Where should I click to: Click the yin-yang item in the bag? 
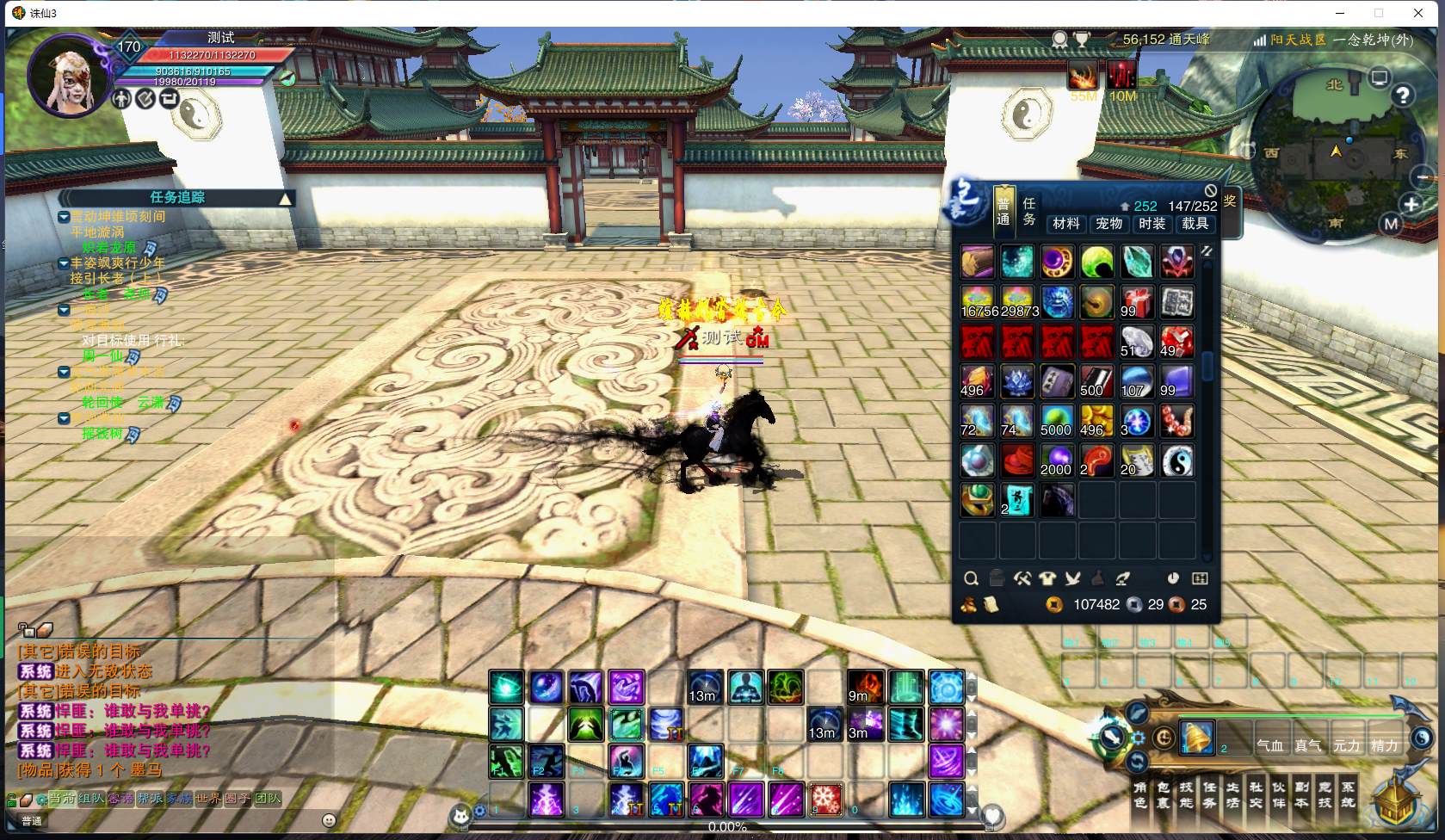click(x=1176, y=461)
